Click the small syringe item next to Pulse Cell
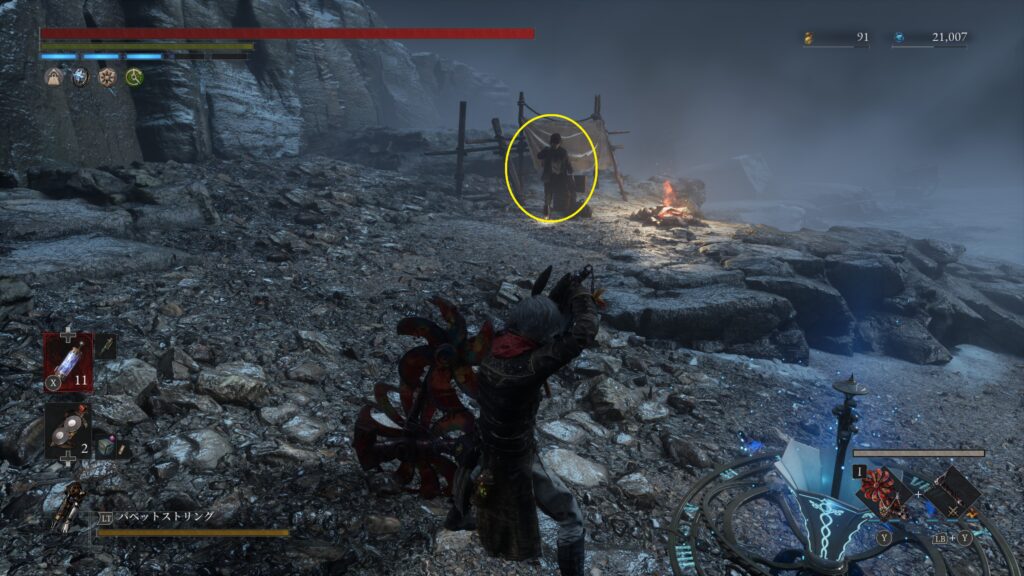 tap(106, 346)
